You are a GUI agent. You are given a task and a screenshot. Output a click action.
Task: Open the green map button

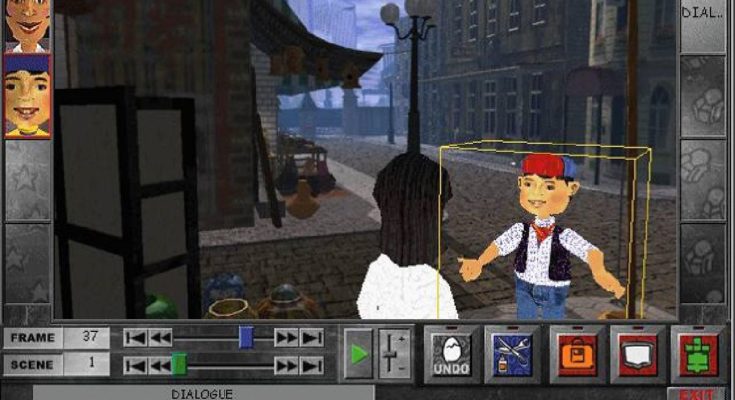pos(699,354)
